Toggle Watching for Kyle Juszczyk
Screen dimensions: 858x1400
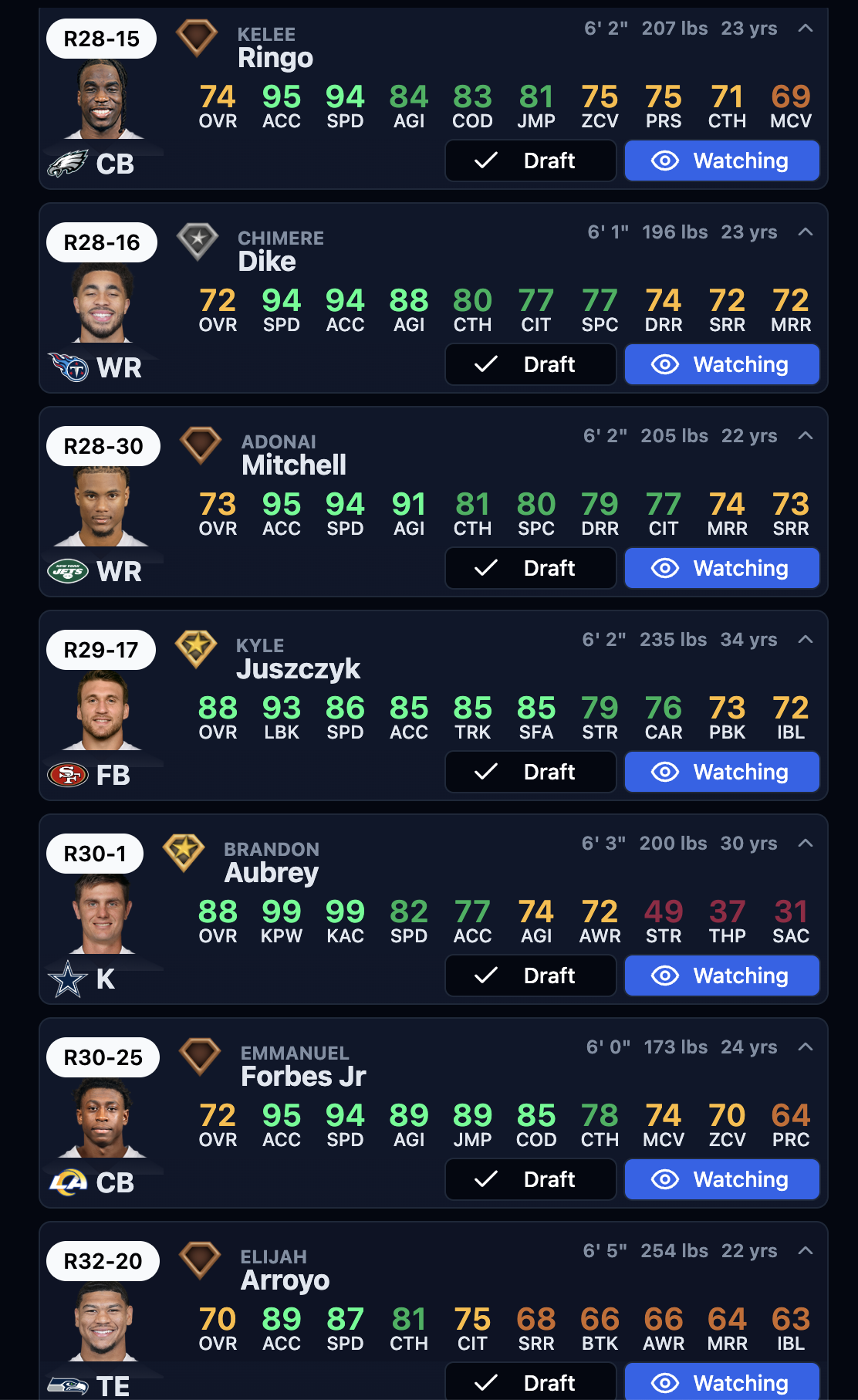tap(721, 772)
